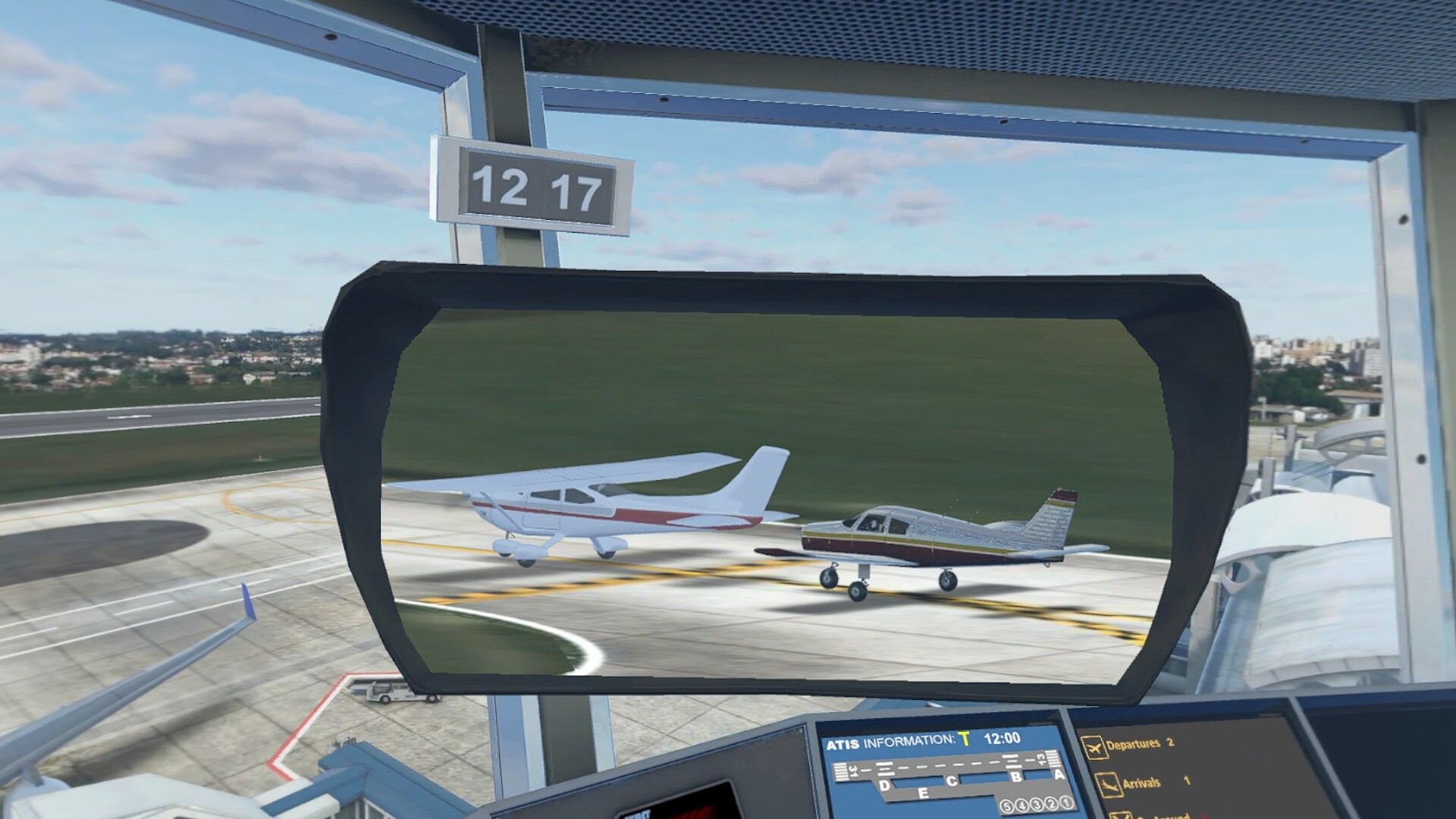Expand gate marker 5 on the runway diagram
Image resolution: width=1456 pixels, height=819 pixels.
coord(1007,806)
